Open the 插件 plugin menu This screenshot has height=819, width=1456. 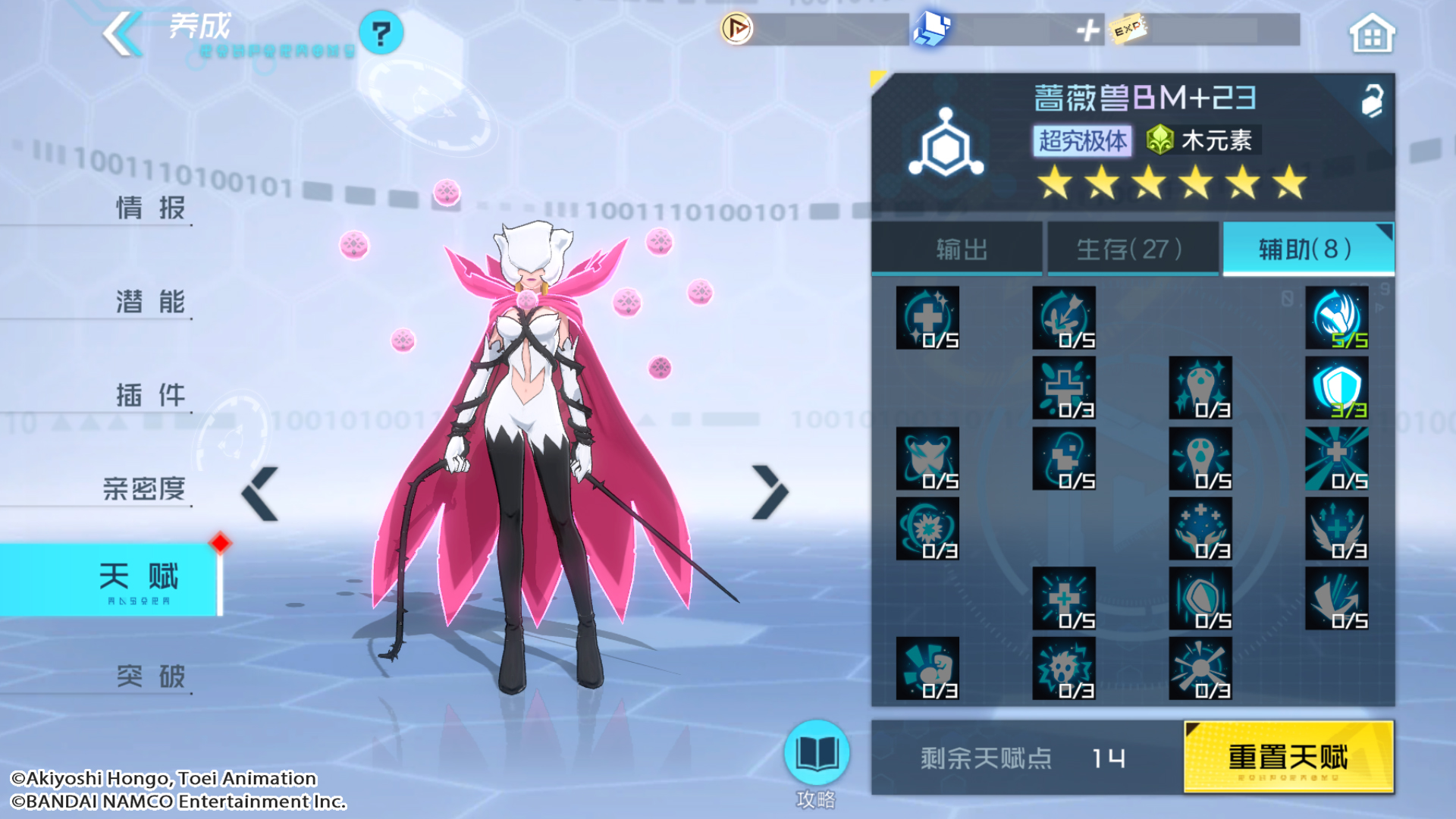[149, 395]
